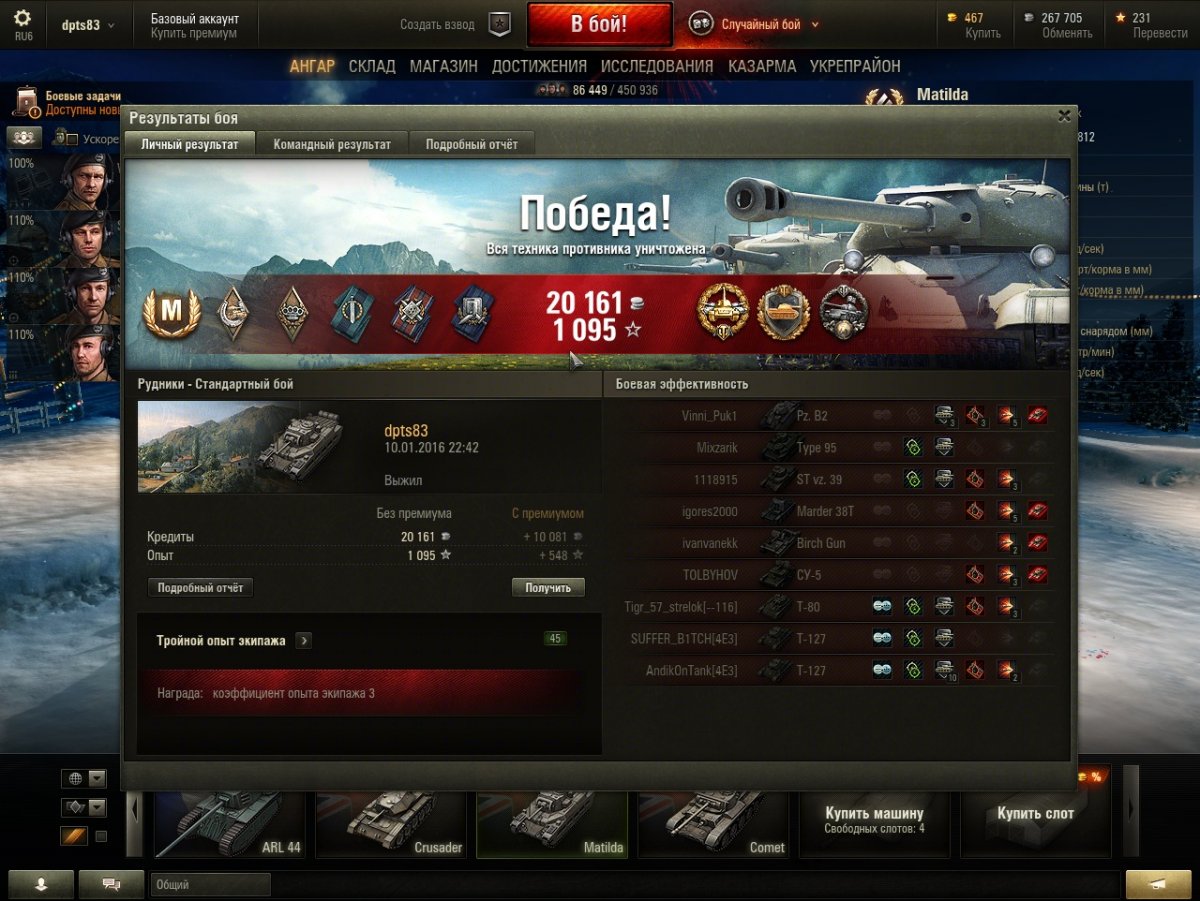This screenshot has height=901, width=1200.
Task: Close the battle results window
Action: [x=1064, y=116]
